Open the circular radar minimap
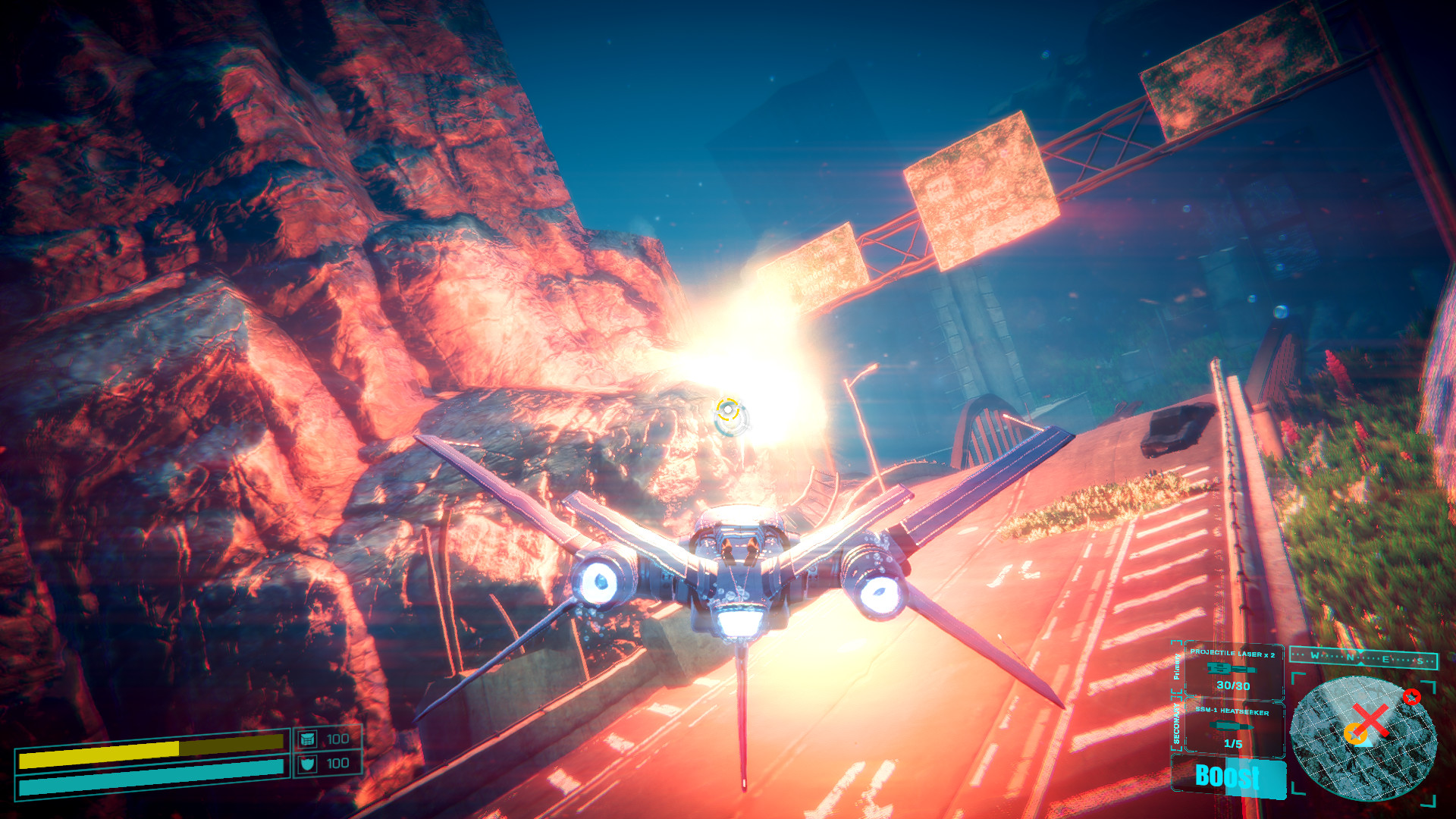Viewport: 1456px width, 819px height. click(1363, 739)
